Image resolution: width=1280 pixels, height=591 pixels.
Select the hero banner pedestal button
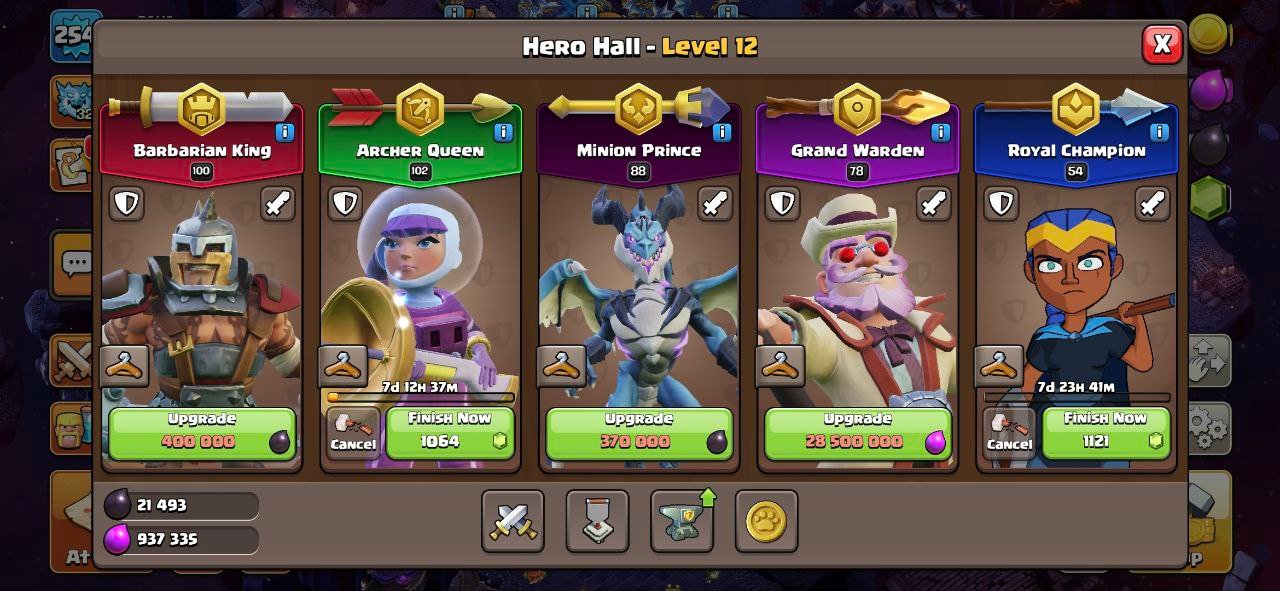point(598,521)
